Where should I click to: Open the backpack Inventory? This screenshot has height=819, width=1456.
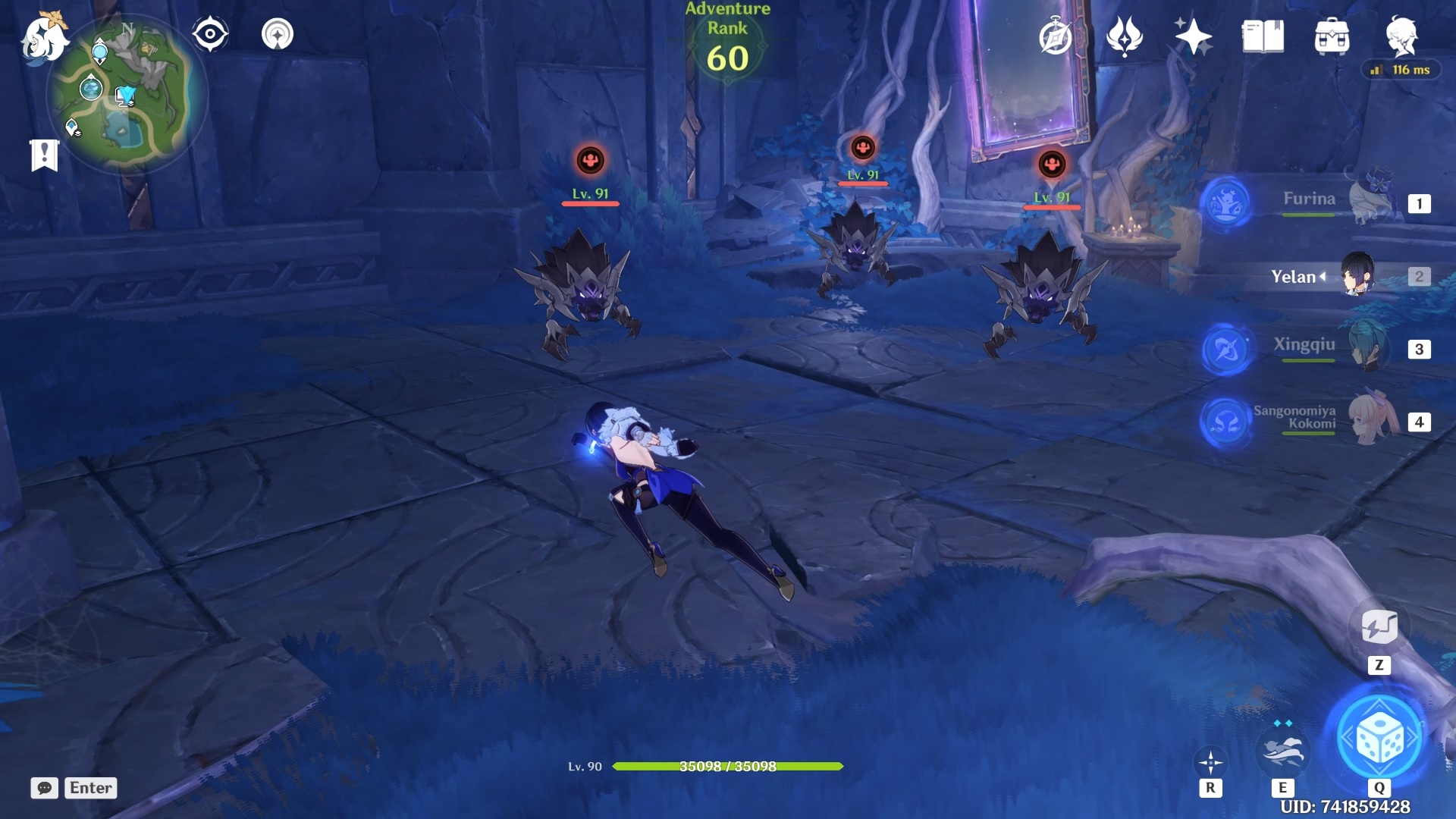[1332, 36]
